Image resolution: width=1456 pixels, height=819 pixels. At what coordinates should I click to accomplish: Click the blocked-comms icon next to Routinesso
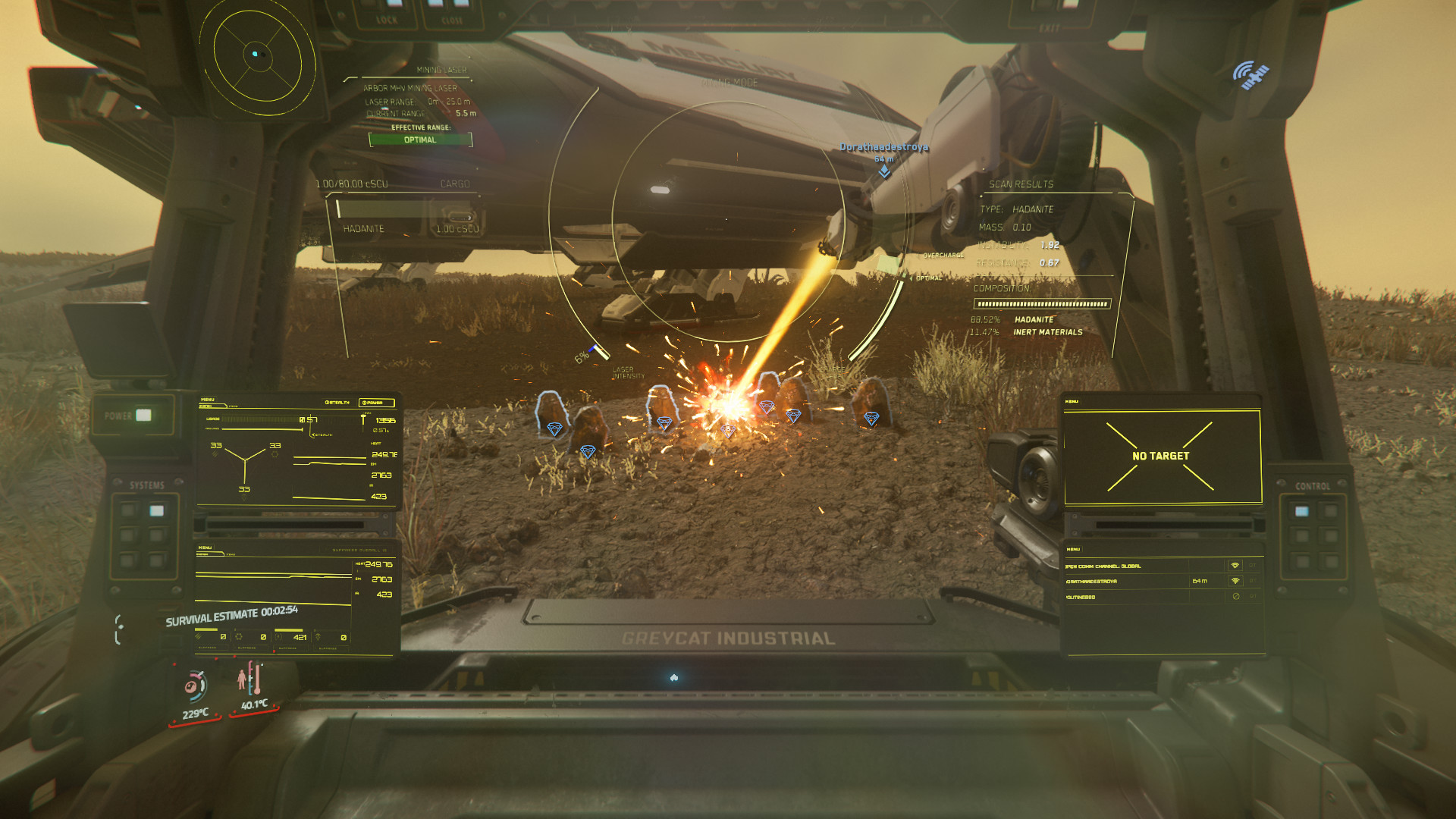[1236, 597]
